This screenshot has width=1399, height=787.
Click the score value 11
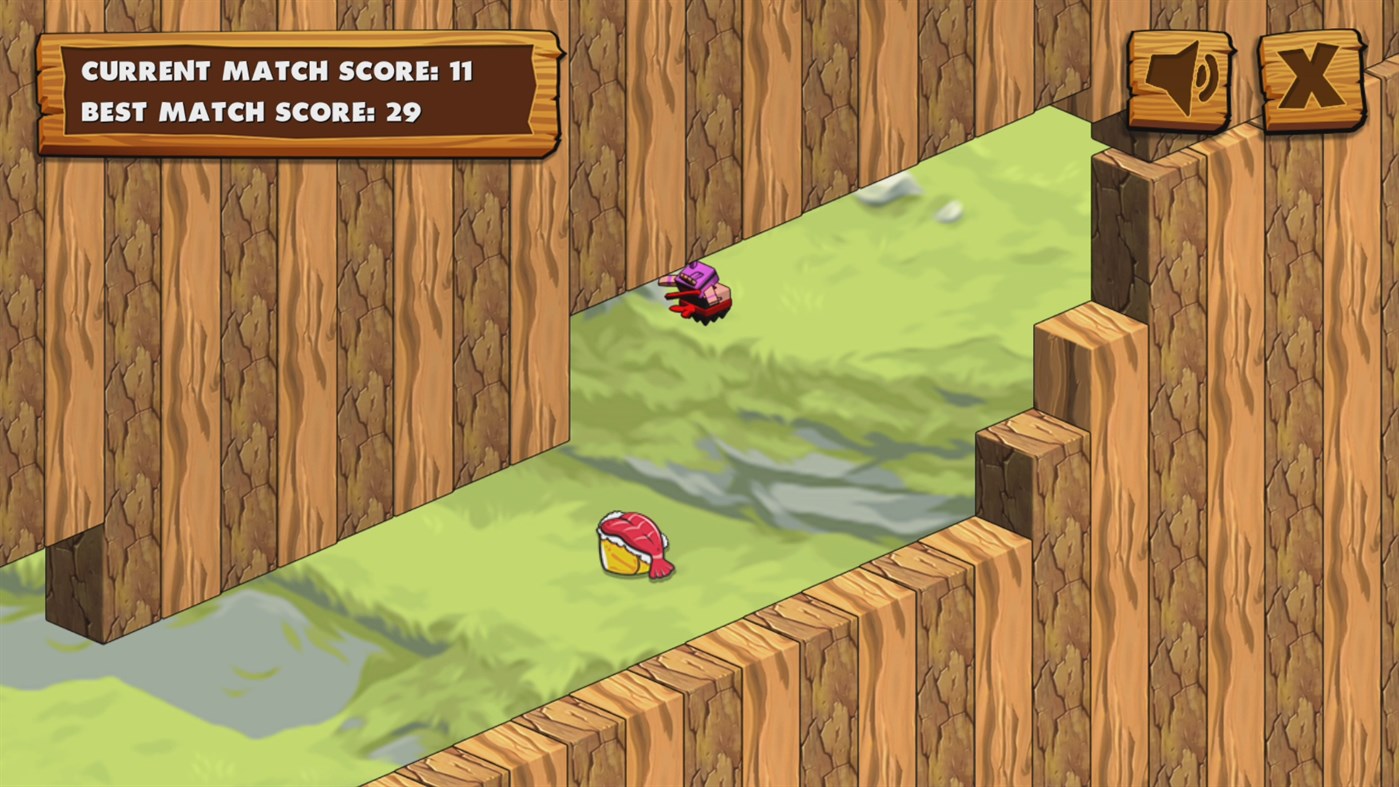click(x=462, y=71)
